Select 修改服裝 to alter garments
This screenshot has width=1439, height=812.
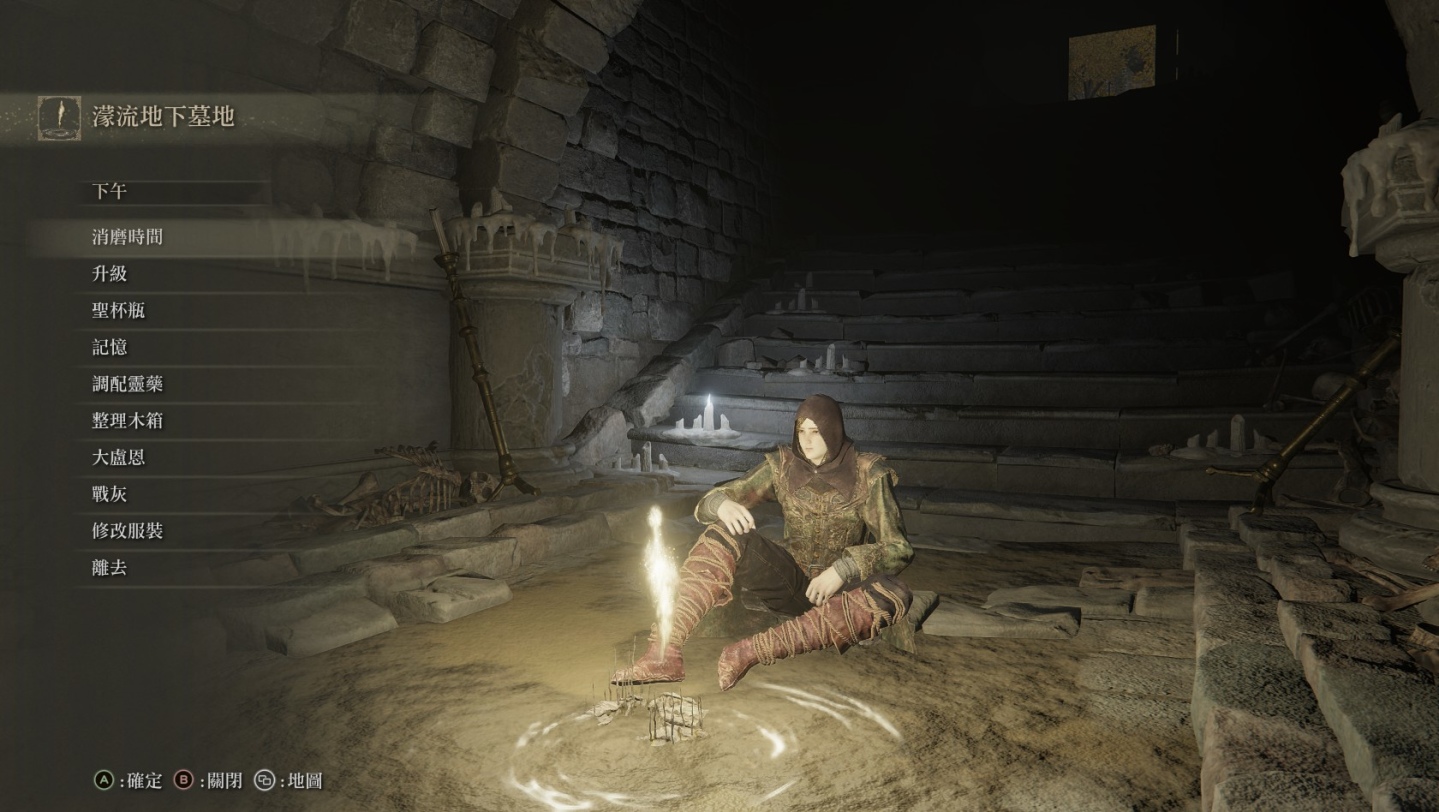coord(127,531)
